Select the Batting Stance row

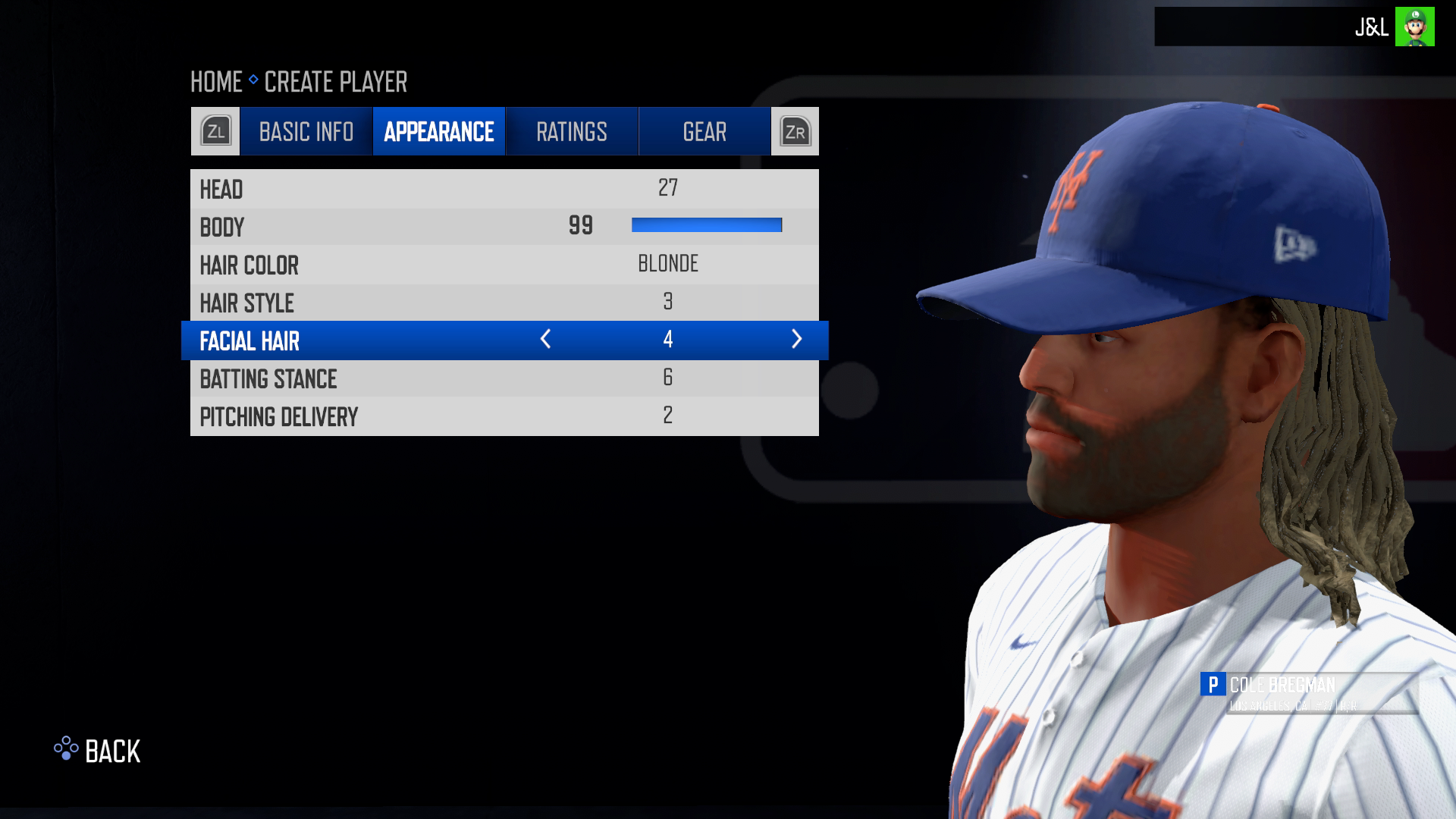pyautogui.click(x=504, y=378)
